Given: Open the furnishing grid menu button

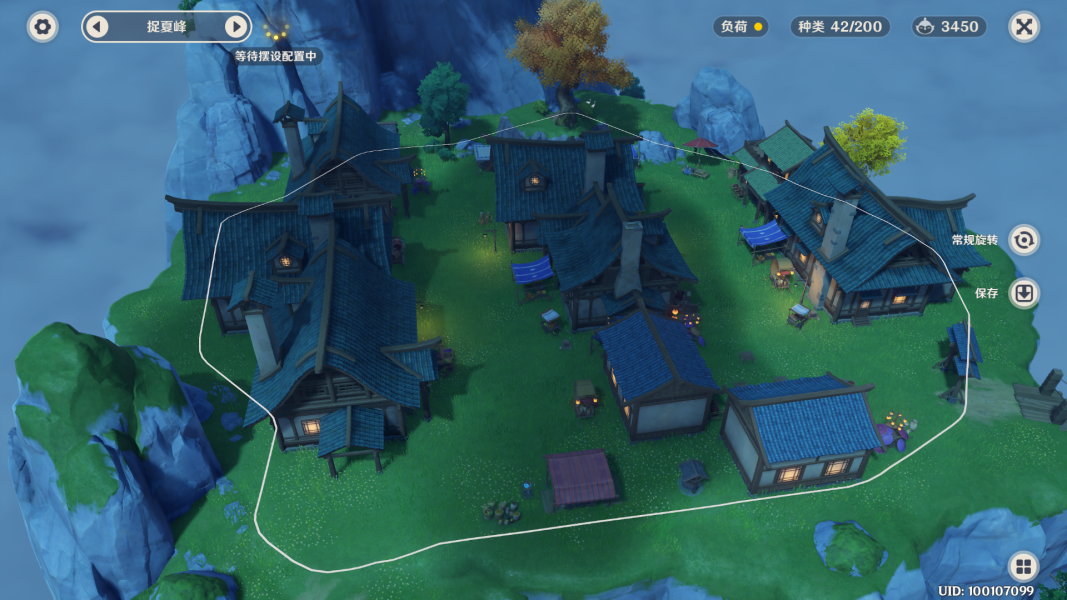Looking at the screenshot, I should [1023, 567].
